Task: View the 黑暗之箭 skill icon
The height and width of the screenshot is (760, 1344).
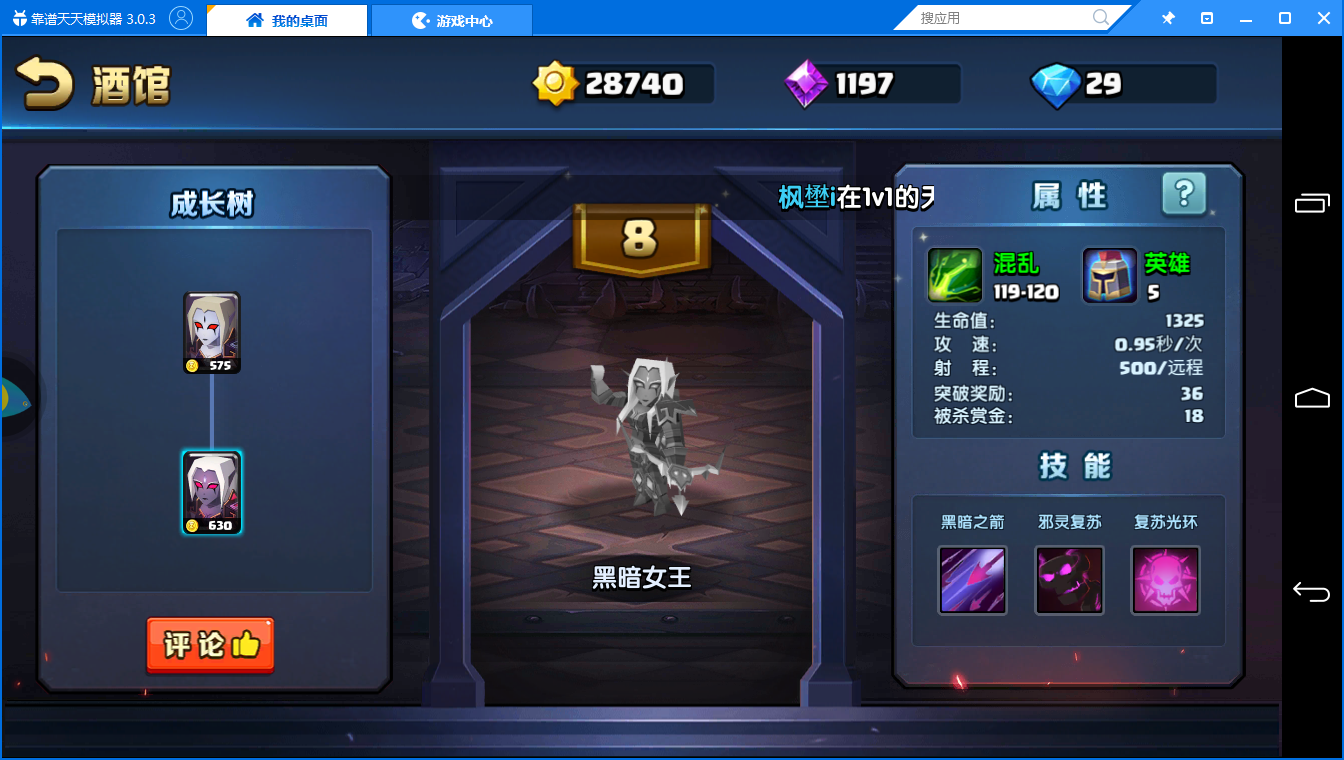Action: tap(972, 580)
